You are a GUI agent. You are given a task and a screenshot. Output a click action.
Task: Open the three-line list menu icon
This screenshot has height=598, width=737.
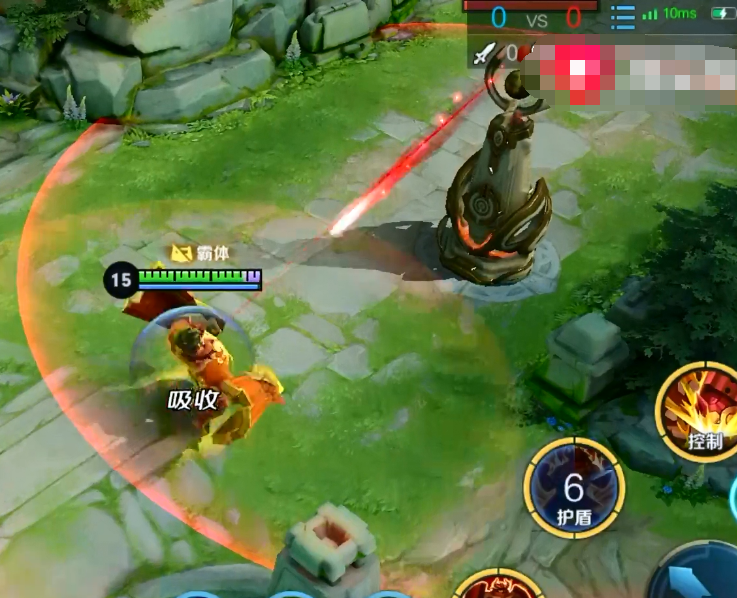622,17
